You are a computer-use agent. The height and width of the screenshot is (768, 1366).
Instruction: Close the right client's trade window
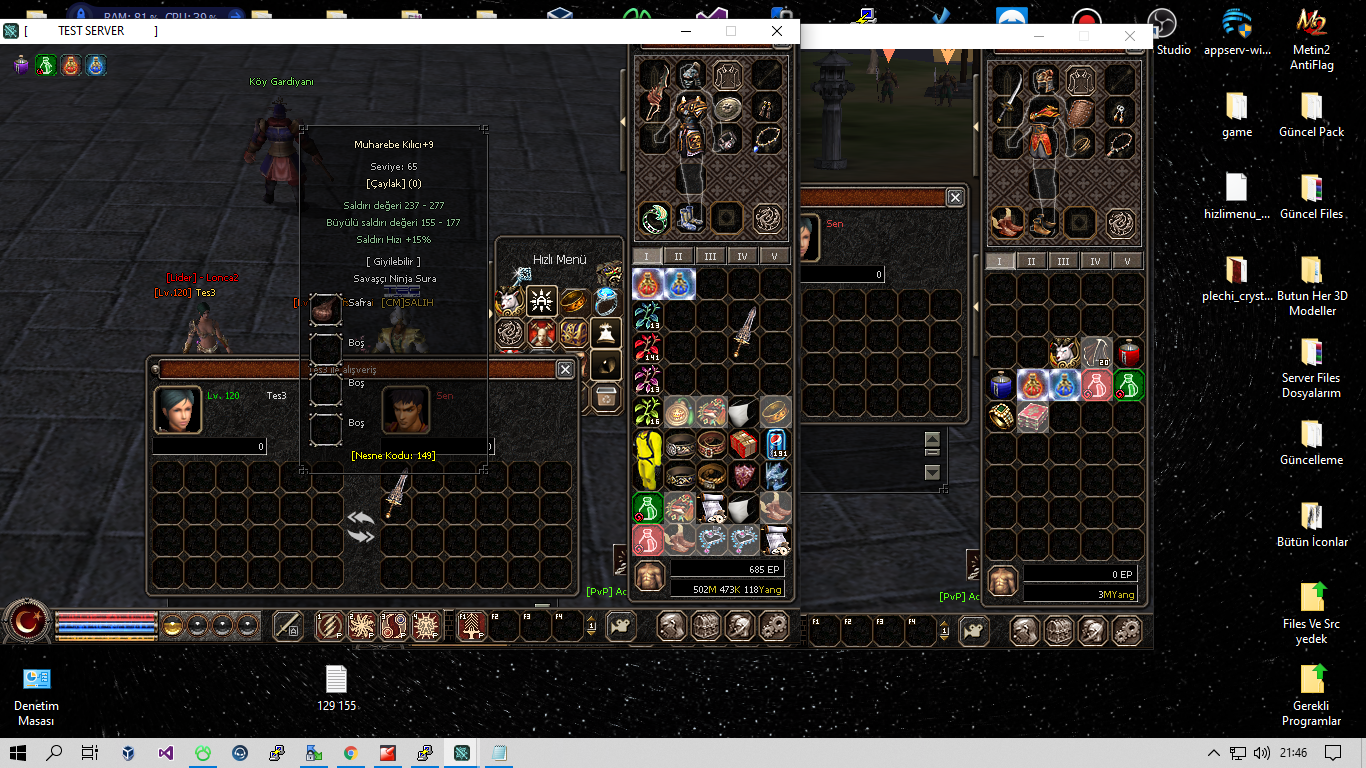tap(955, 198)
